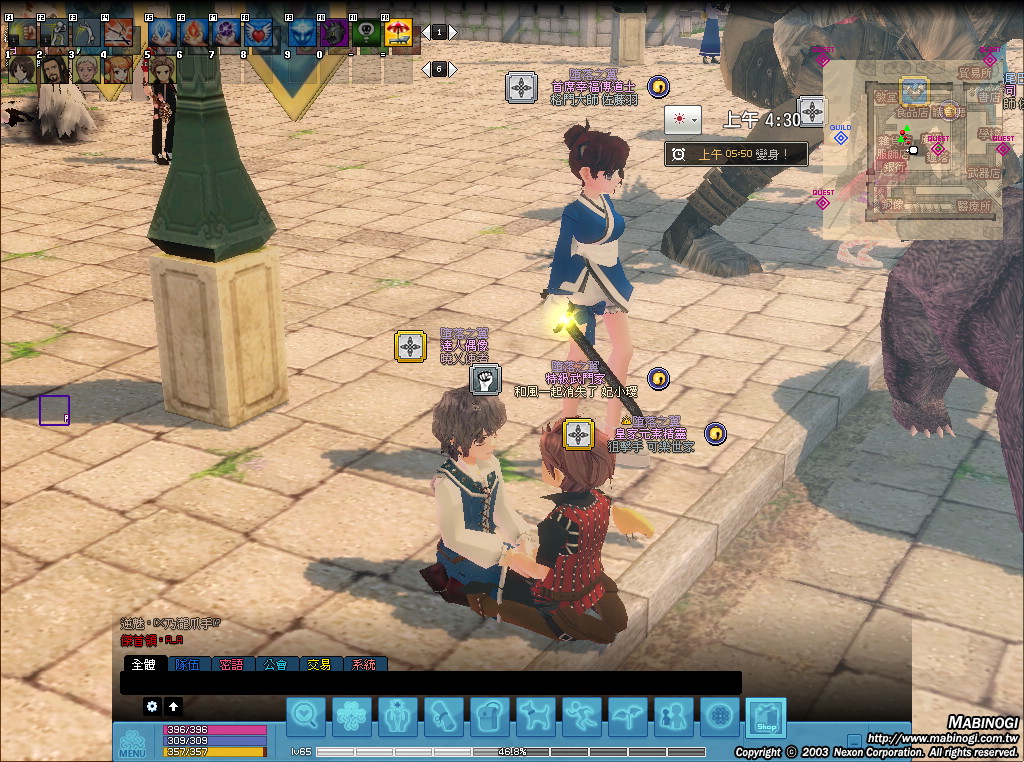Use the beach umbrella chair icon
Viewport: 1024px width, 762px height.
pyautogui.click(x=399, y=34)
